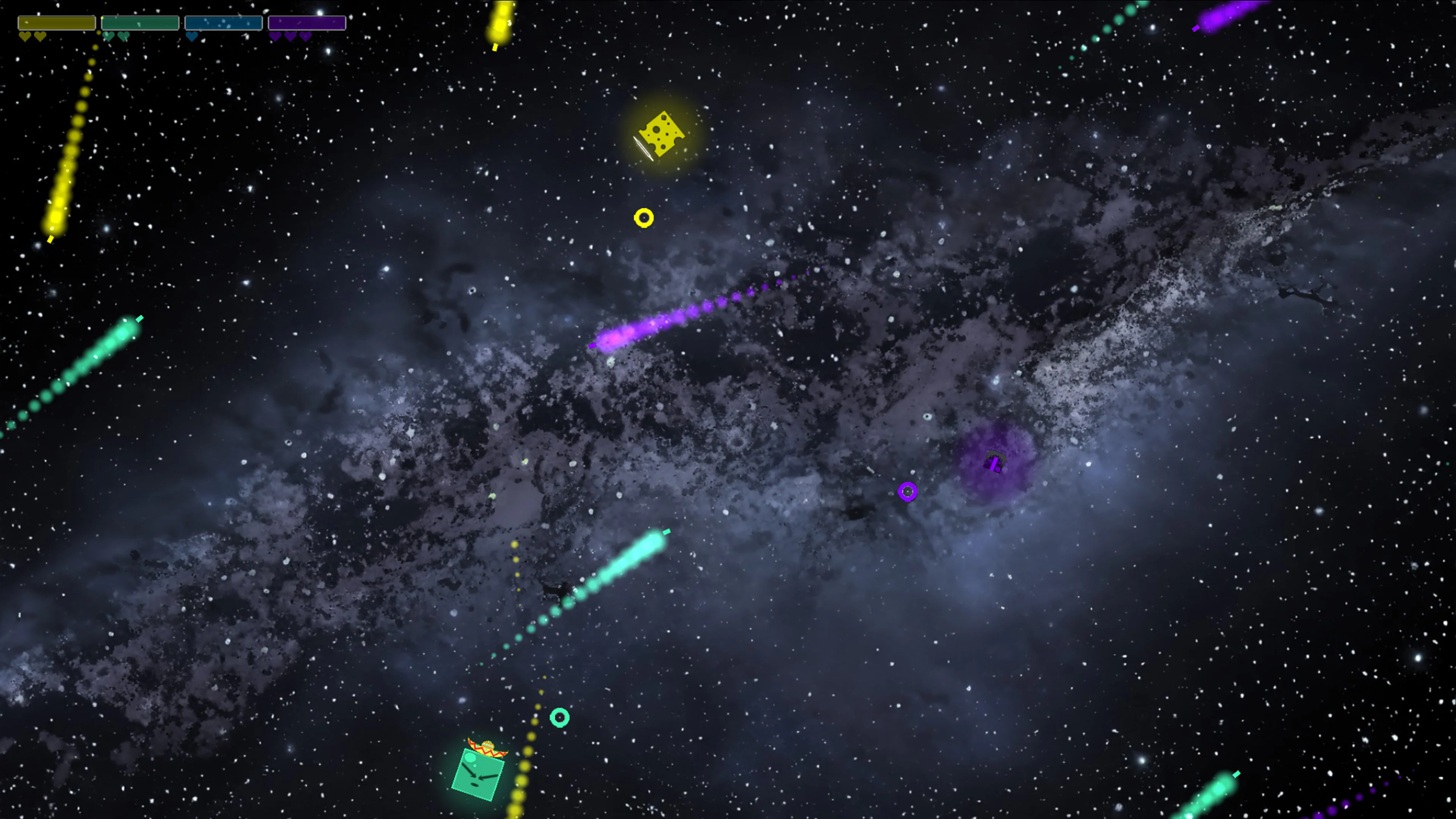
Task: Click the third purple heart under the purple bar
Action: point(305,36)
